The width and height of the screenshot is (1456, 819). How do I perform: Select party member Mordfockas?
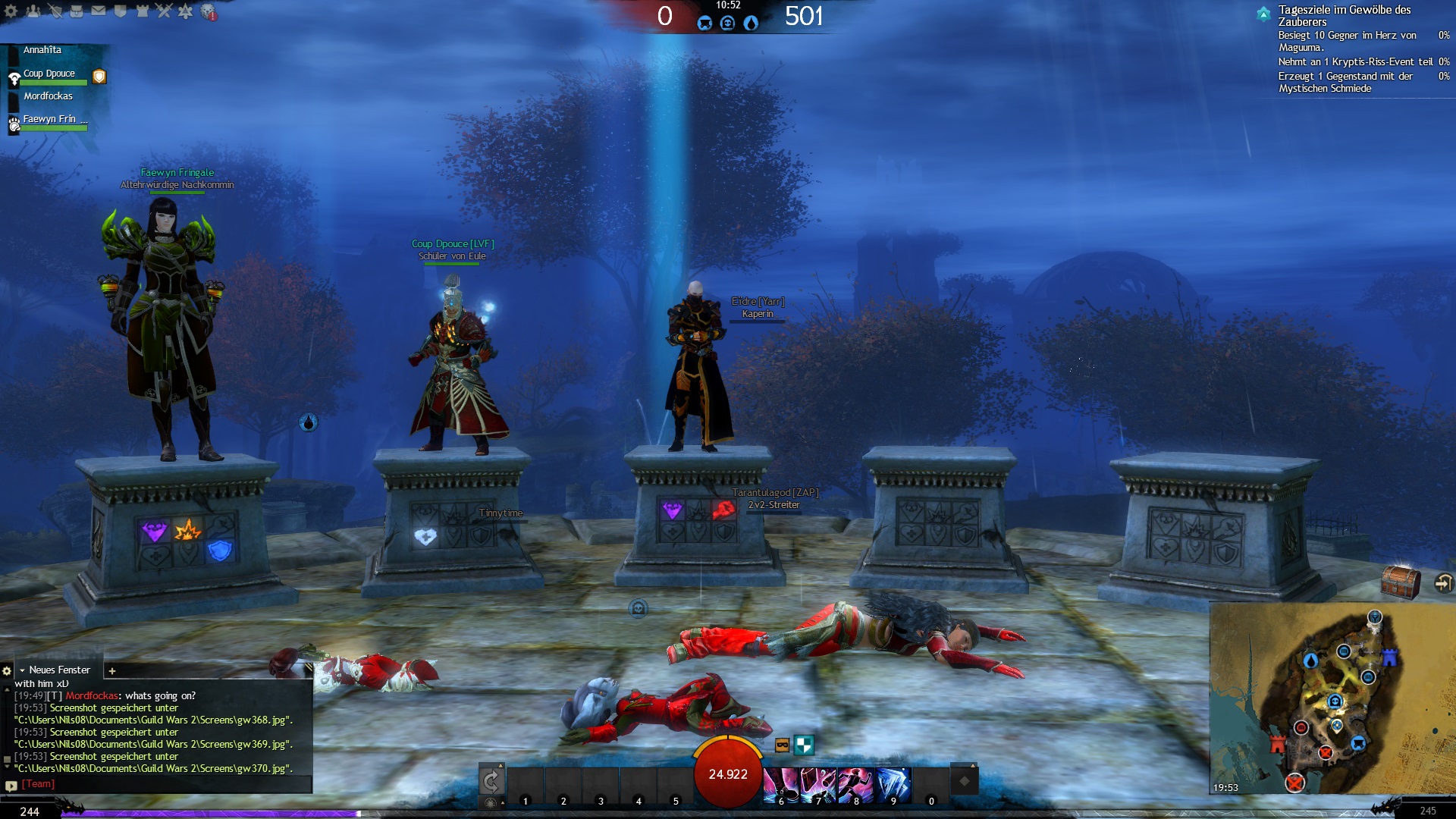(48, 96)
